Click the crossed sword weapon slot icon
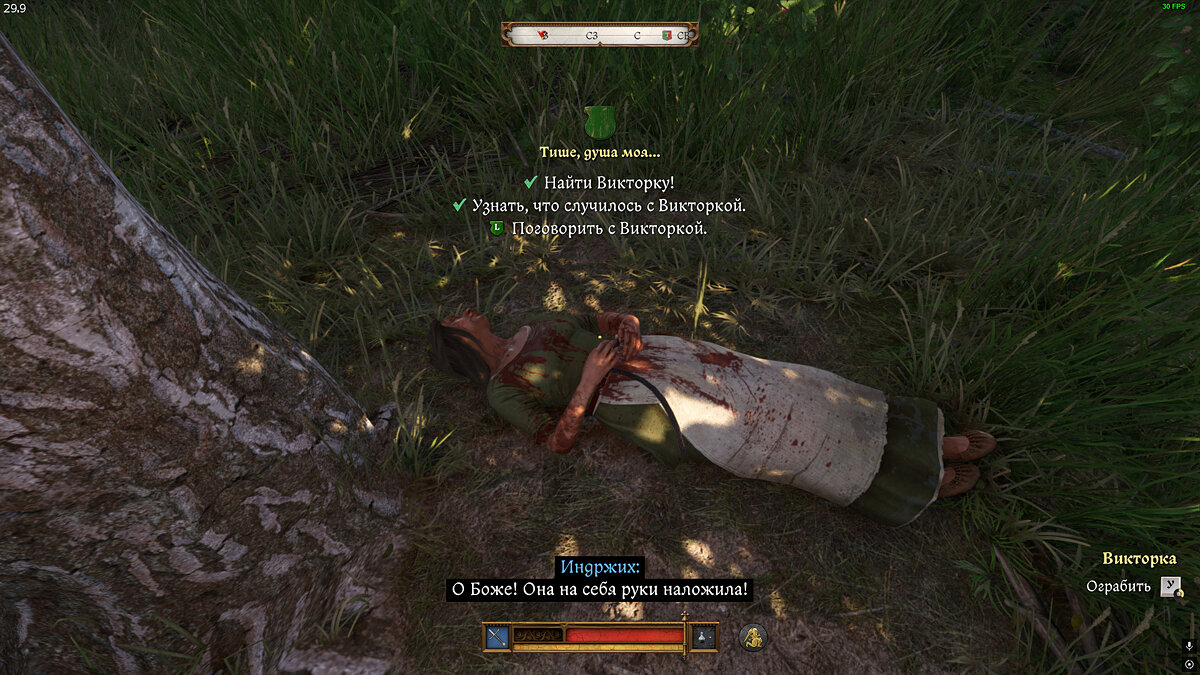This screenshot has height=675, width=1200. pyautogui.click(x=497, y=636)
